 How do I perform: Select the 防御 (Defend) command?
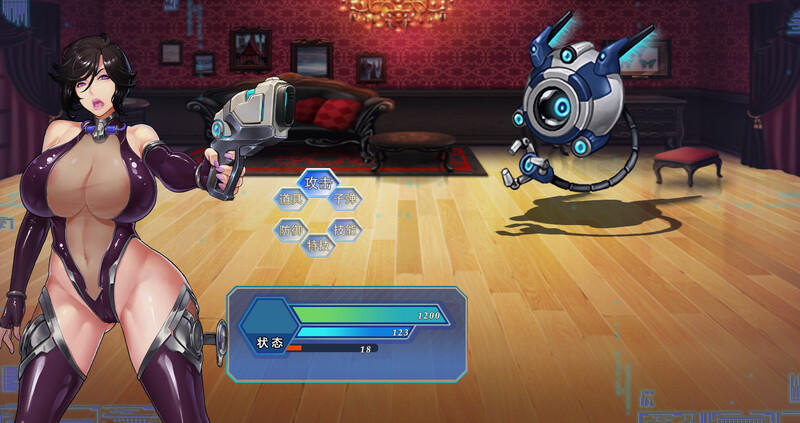click(290, 229)
